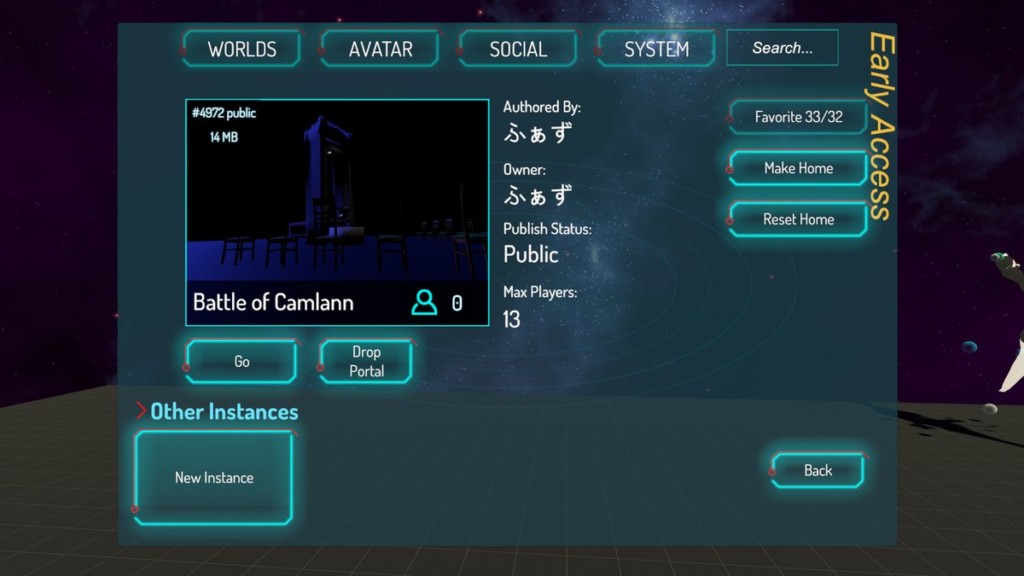Use the Drop Portal button
This screenshot has width=1024, height=576.
pos(366,361)
